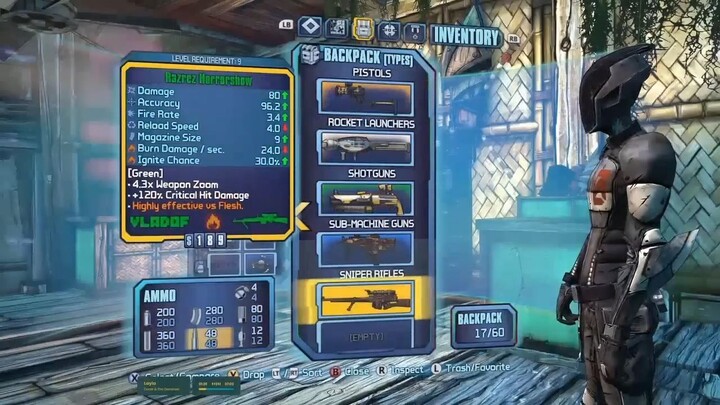Open the map tab
720x405 pixels.
click(x=338, y=29)
